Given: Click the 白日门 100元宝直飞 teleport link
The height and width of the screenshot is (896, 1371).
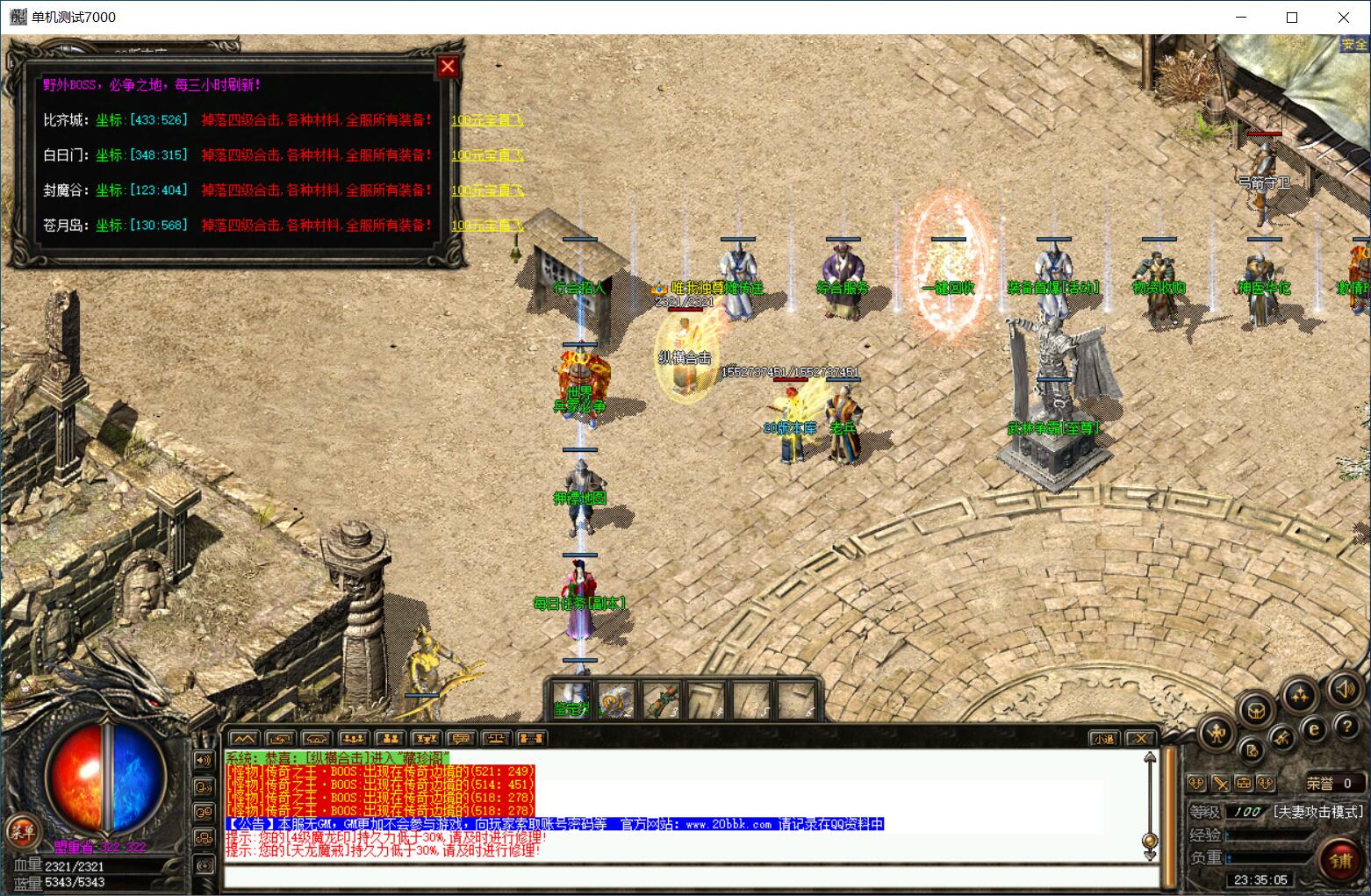Looking at the screenshot, I should point(487,155).
